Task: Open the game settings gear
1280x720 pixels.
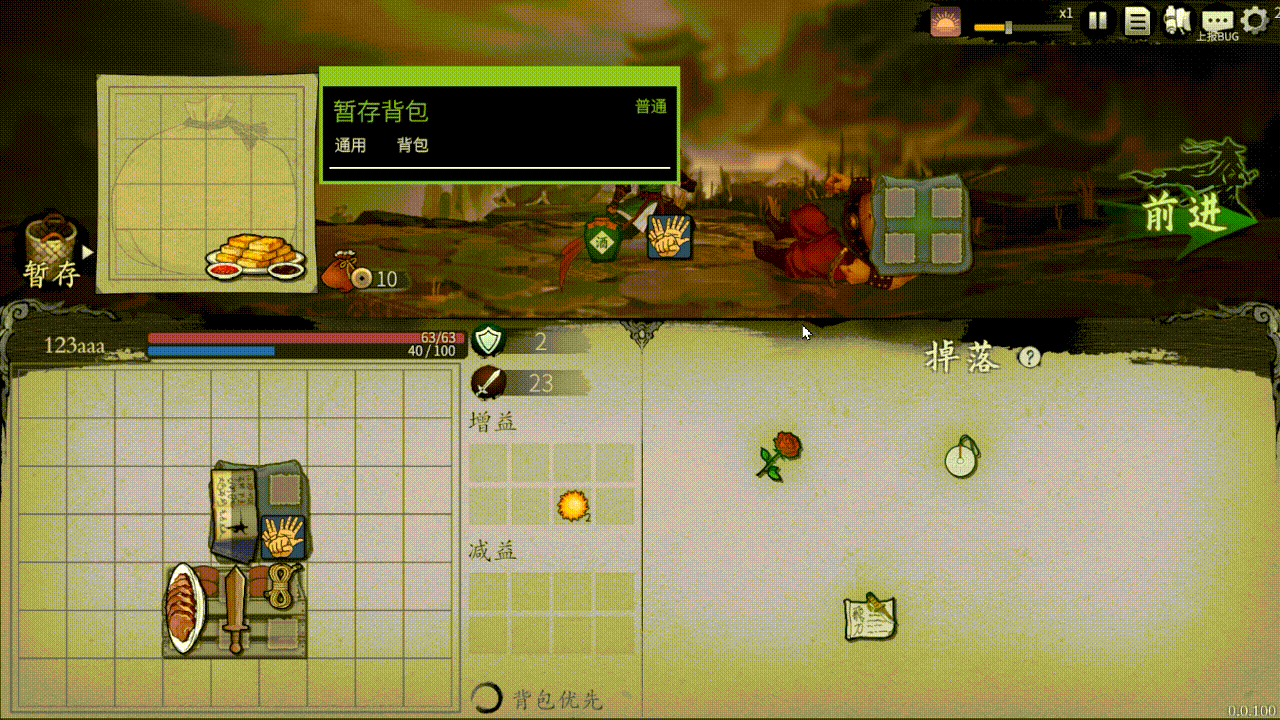Action: coord(1256,17)
